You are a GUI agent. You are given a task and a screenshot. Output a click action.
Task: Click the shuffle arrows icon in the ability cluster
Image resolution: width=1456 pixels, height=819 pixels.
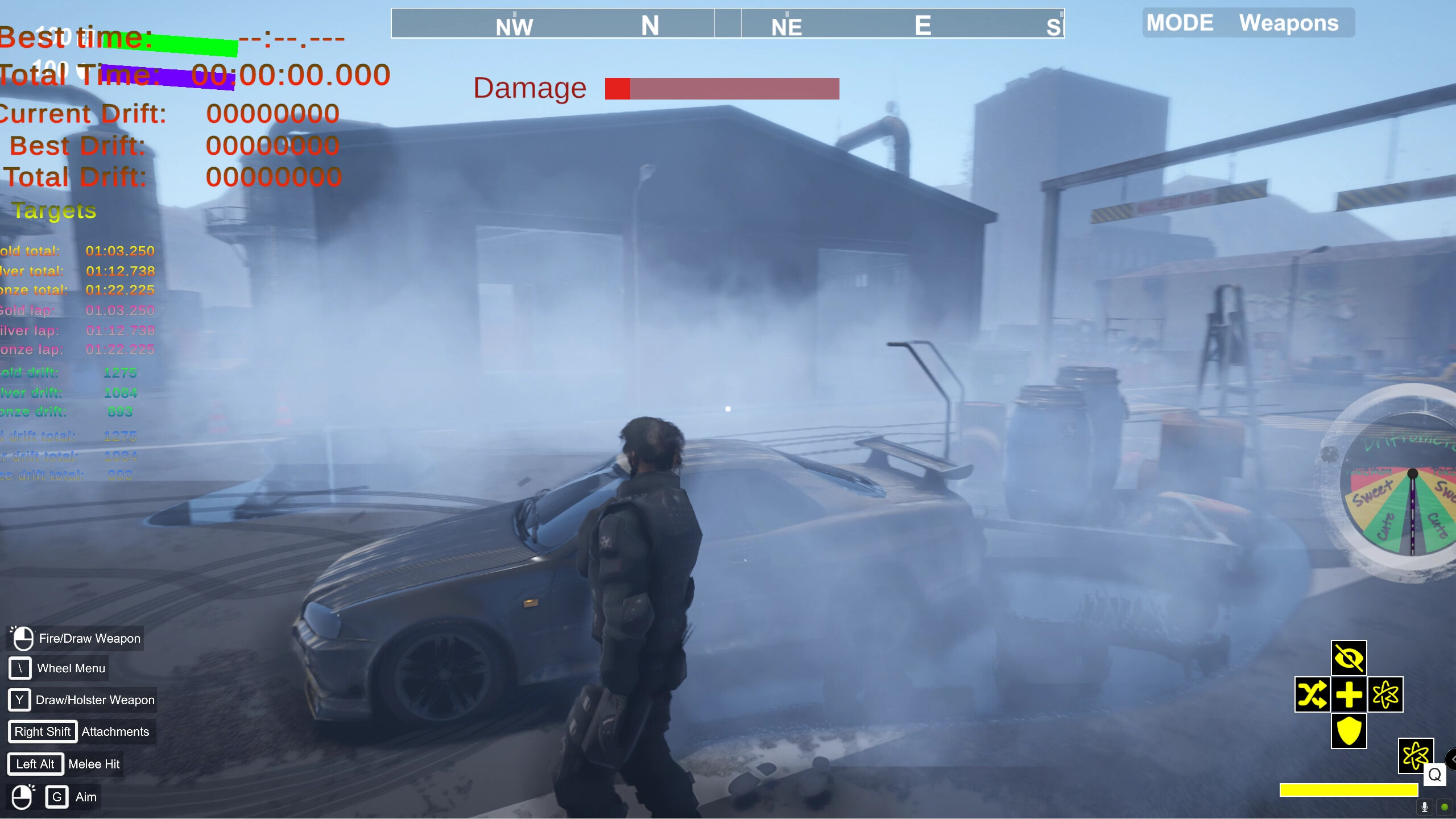click(1314, 695)
